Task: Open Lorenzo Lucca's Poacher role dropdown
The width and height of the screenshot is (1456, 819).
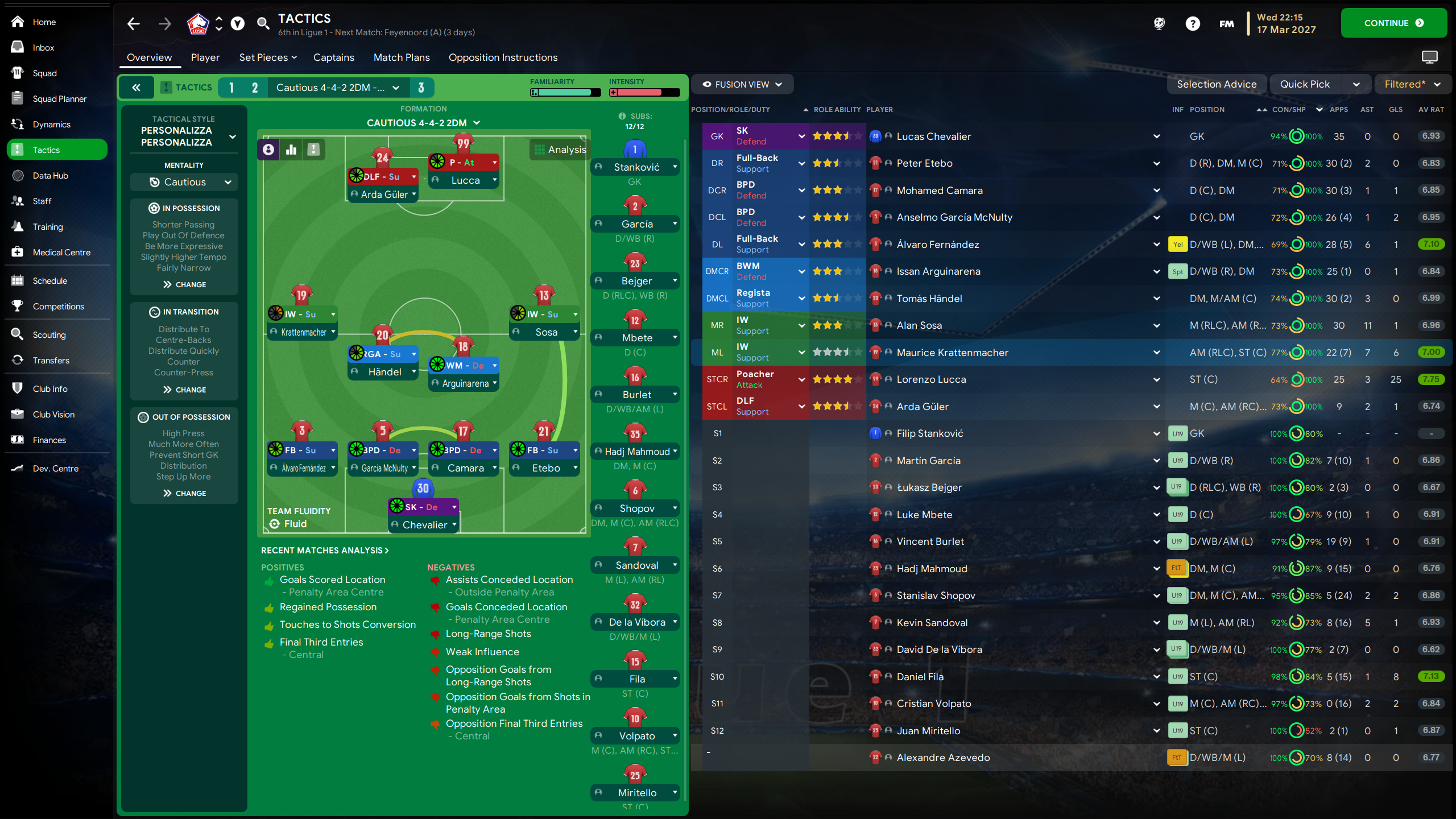Action: pyautogui.click(x=801, y=379)
